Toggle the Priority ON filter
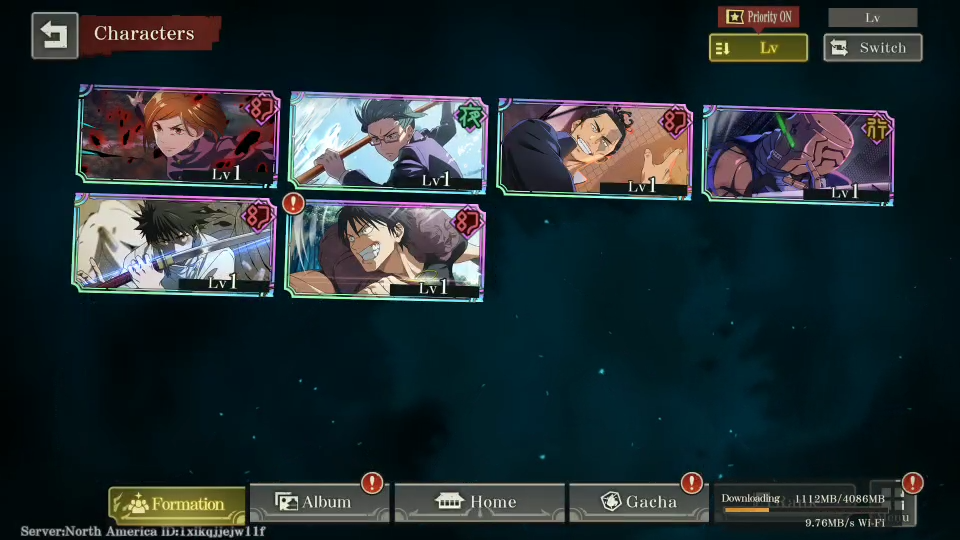This screenshot has width=960, height=540. (757, 17)
